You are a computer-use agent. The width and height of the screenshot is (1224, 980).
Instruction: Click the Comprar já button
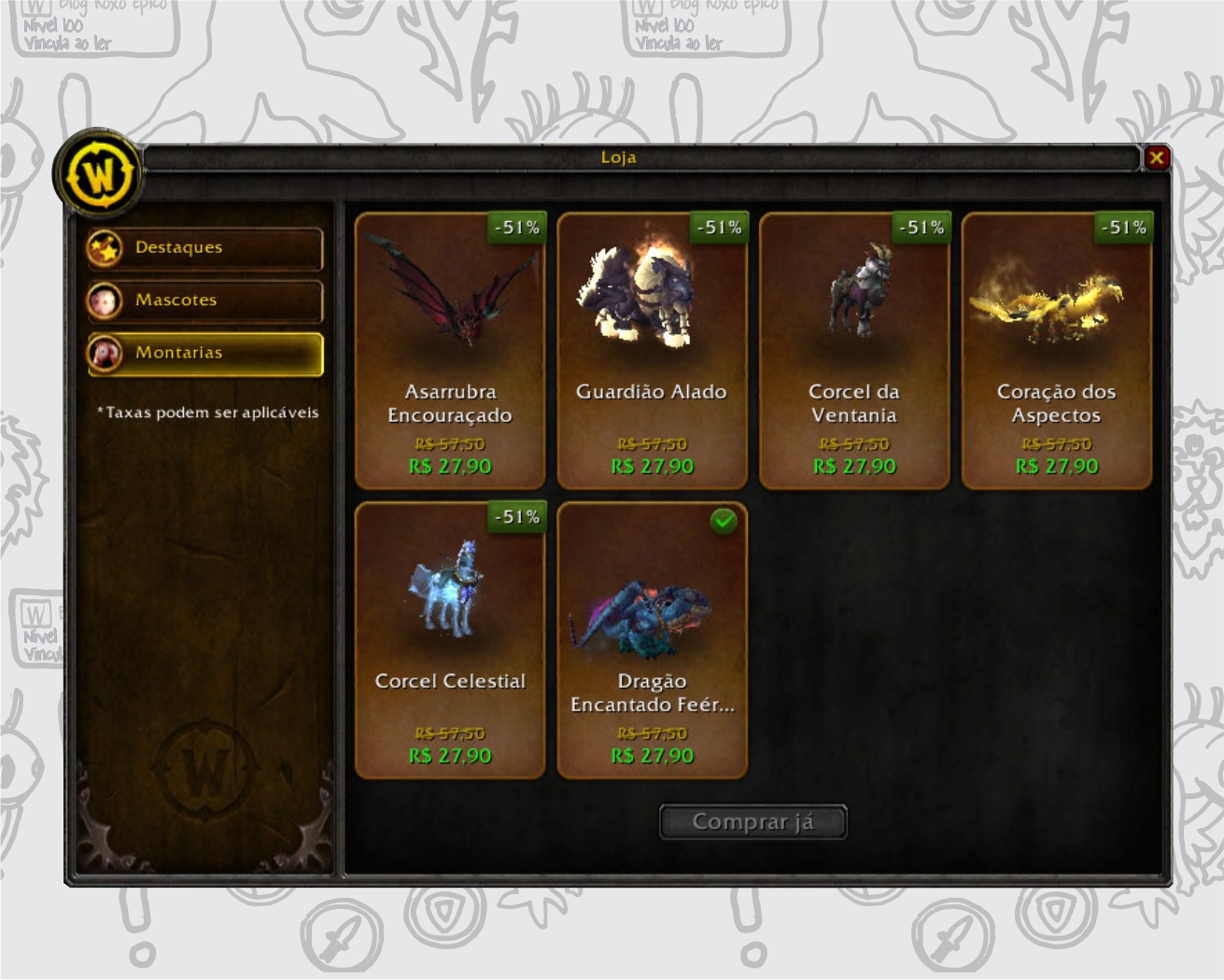753,822
